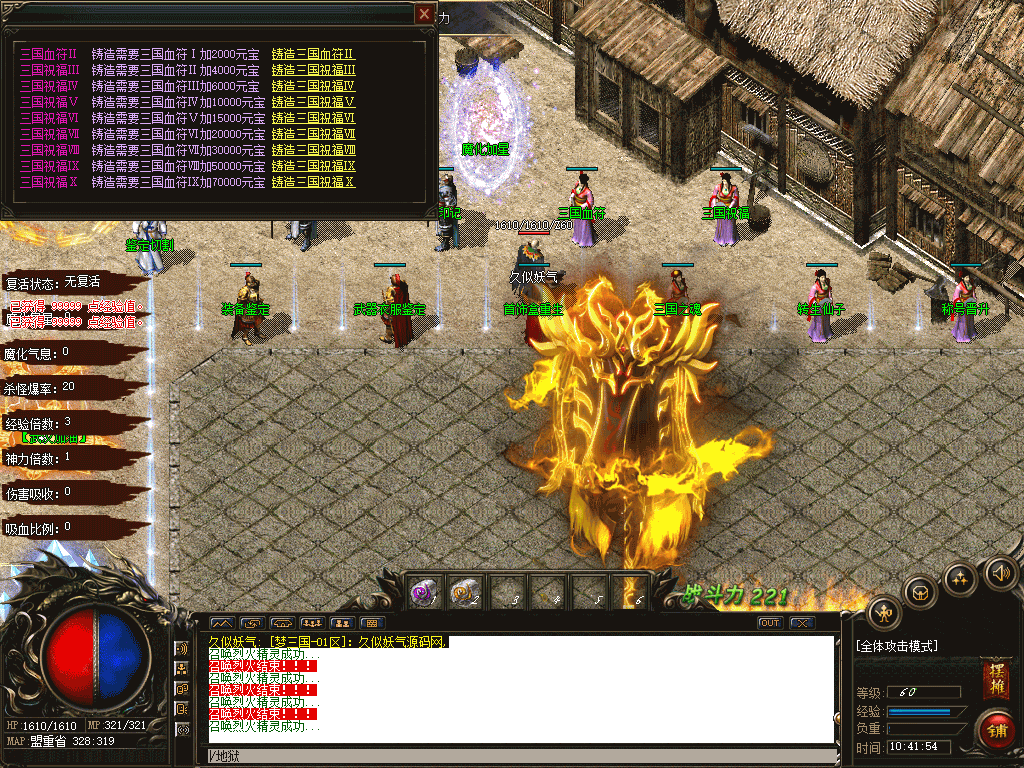Choose the 铸造三国血符II forging link
Image resolution: width=1024 pixels, height=768 pixels.
[x=313, y=54]
